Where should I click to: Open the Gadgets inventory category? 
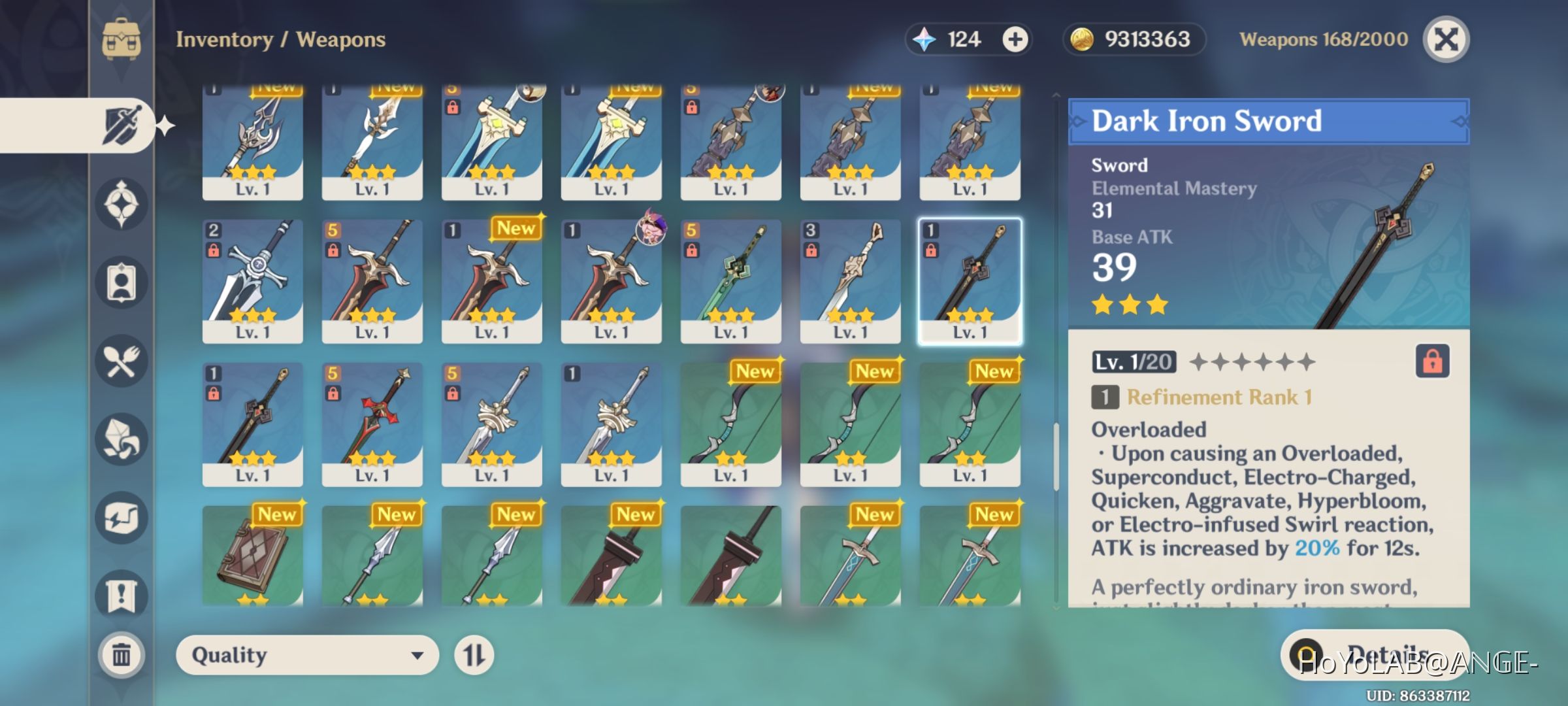pyautogui.click(x=122, y=516)
